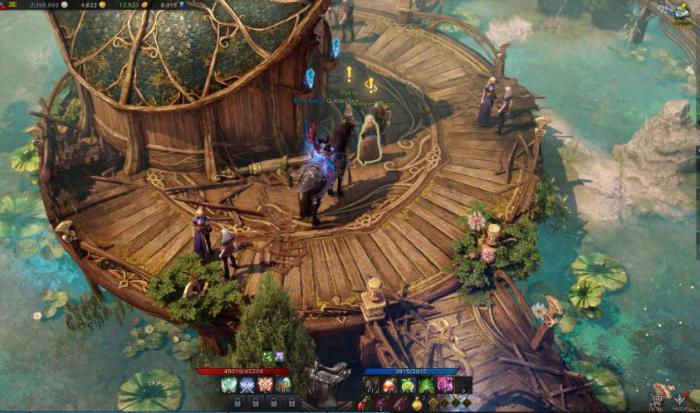Select the purple buff icon above health bar
700x413 pixels.
click(x=279, y=357)
